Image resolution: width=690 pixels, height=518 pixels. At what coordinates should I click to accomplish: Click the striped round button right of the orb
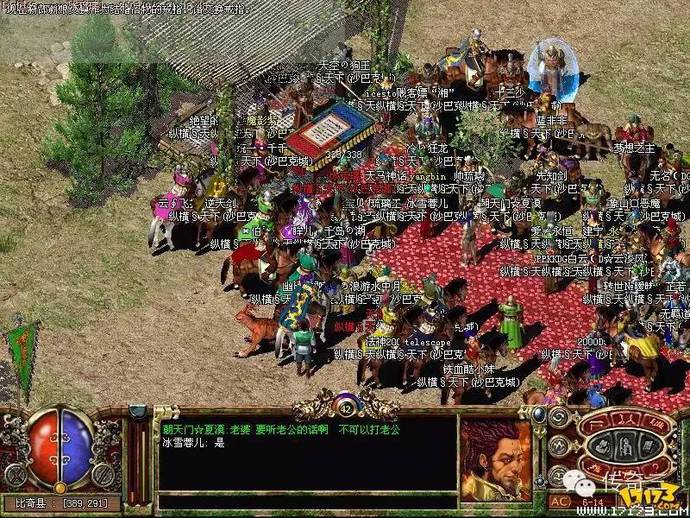pos(104,475)
